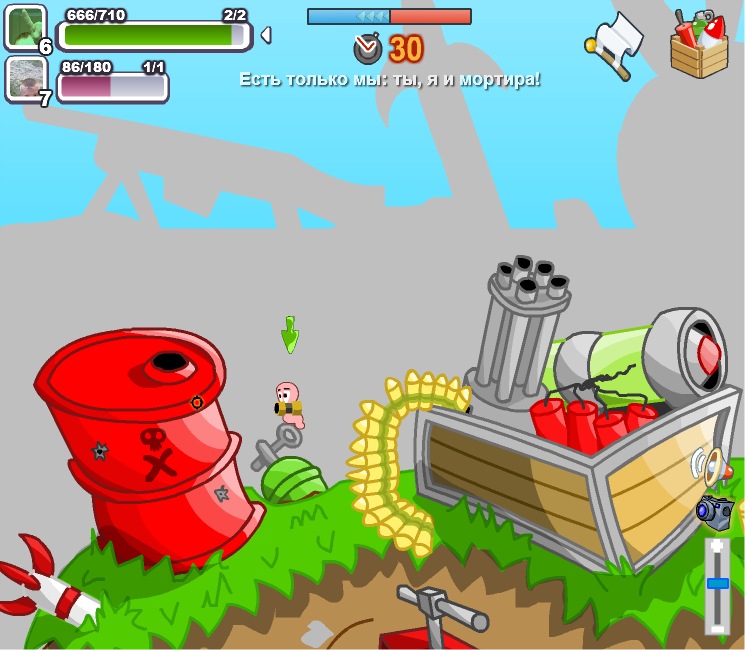Activate the camera view icon
The width and height of the screenshot is (745, 650).
click(x=715, y=510)
